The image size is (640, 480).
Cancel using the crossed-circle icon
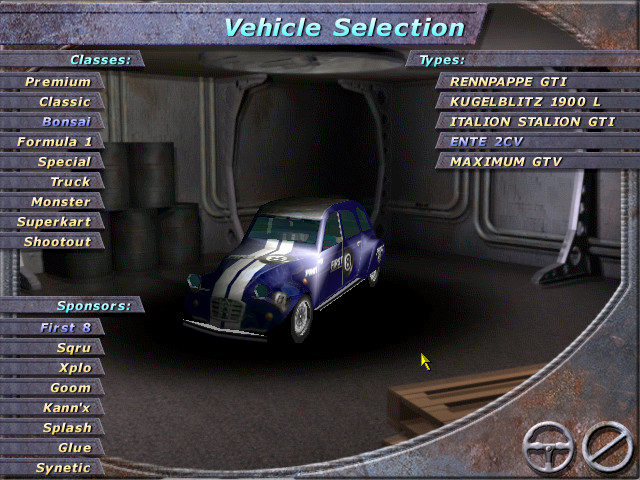pos(607,446)
